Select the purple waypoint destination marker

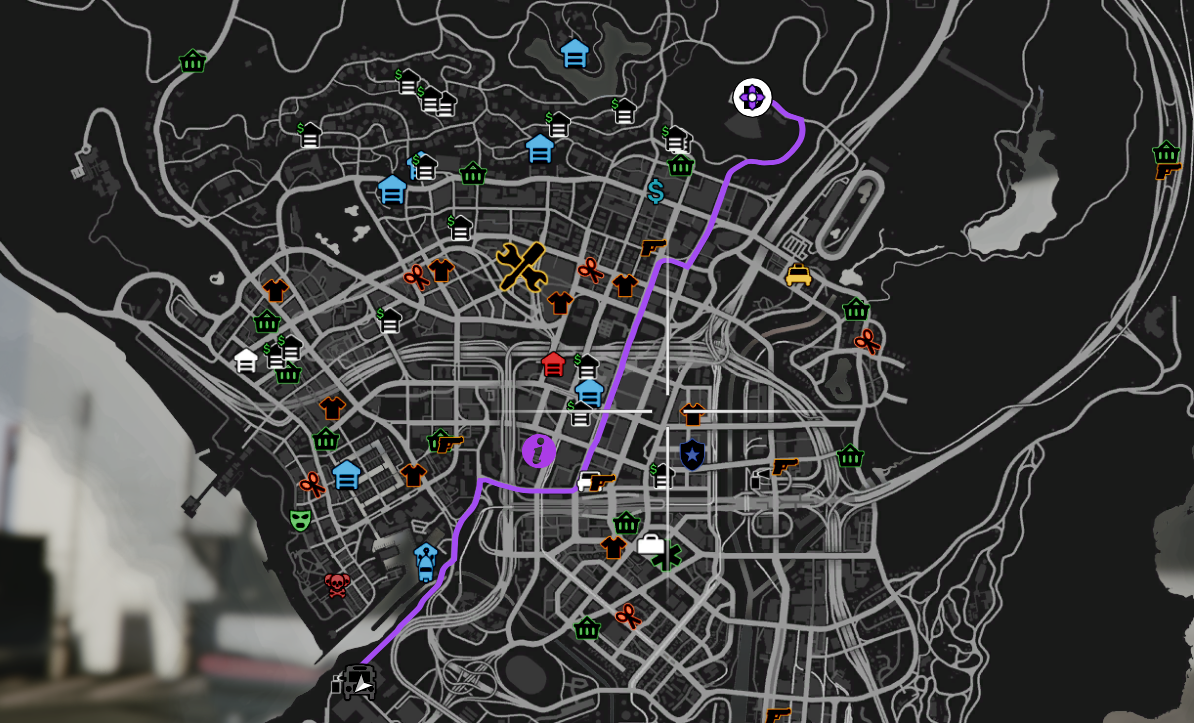[752, 98]
